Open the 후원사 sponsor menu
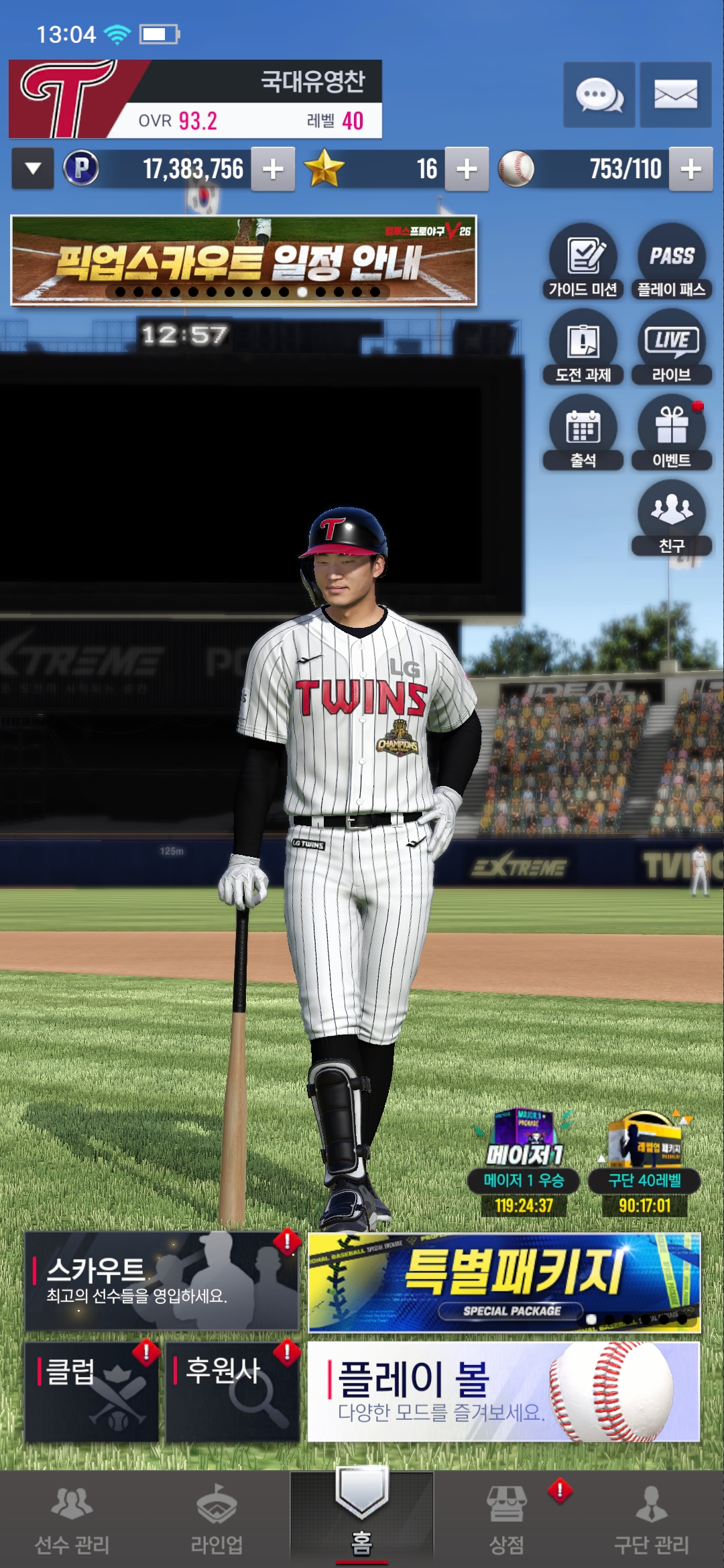Screen dimensions: 724x1568 pos(232,1391)
